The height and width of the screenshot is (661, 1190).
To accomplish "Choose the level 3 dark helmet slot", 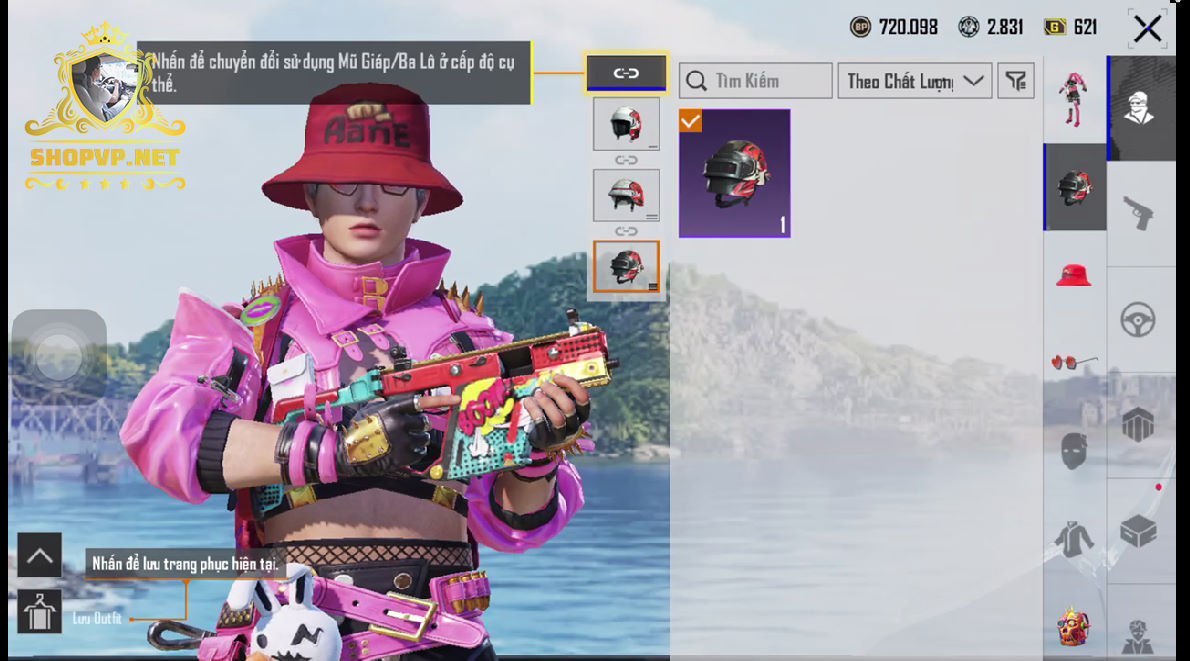I will (x=626, y=266).
